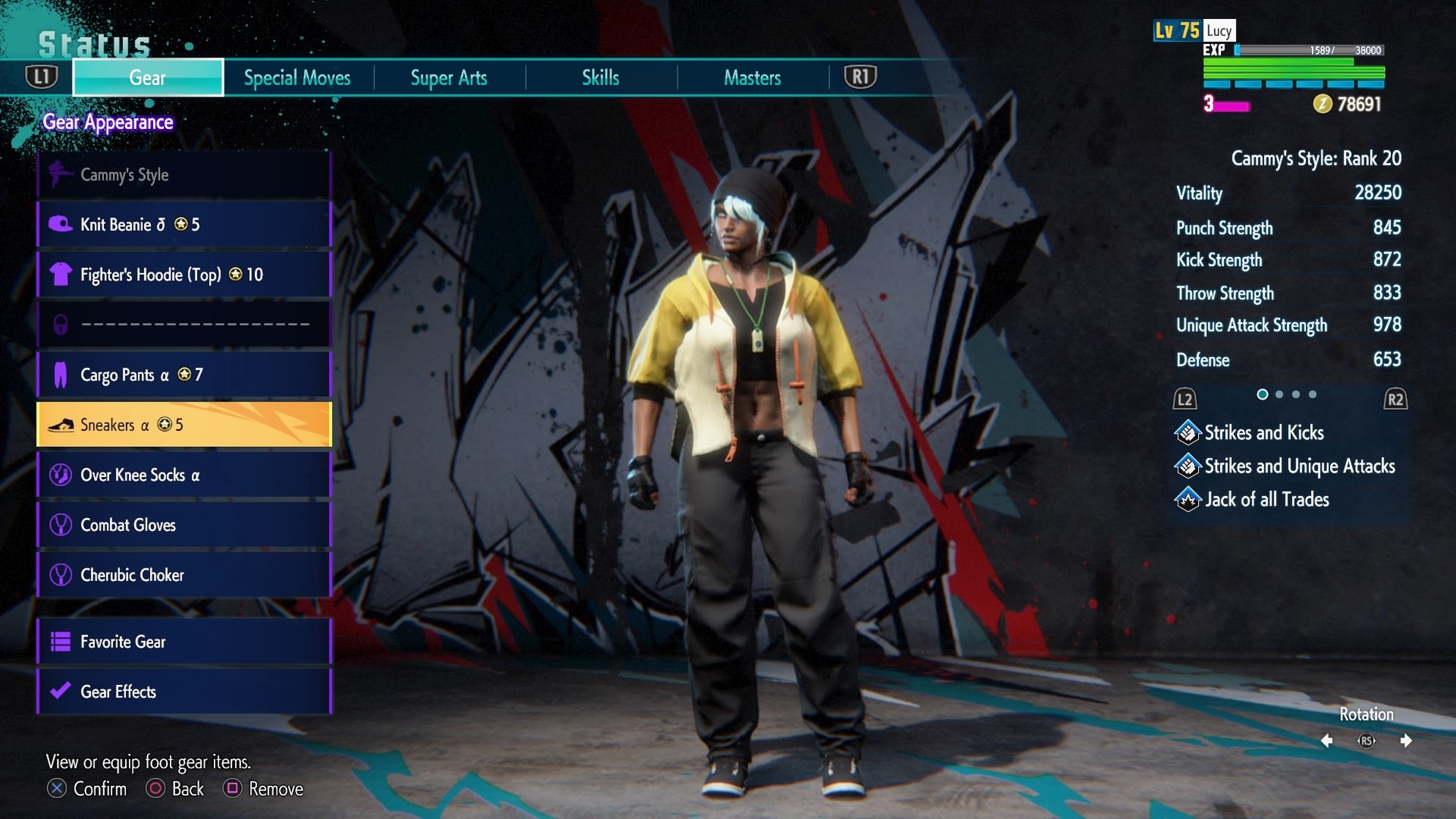The height and width of the screenshot is (819, 1456).
Task: Open the Special Moves tab
Action: (297, 78)
